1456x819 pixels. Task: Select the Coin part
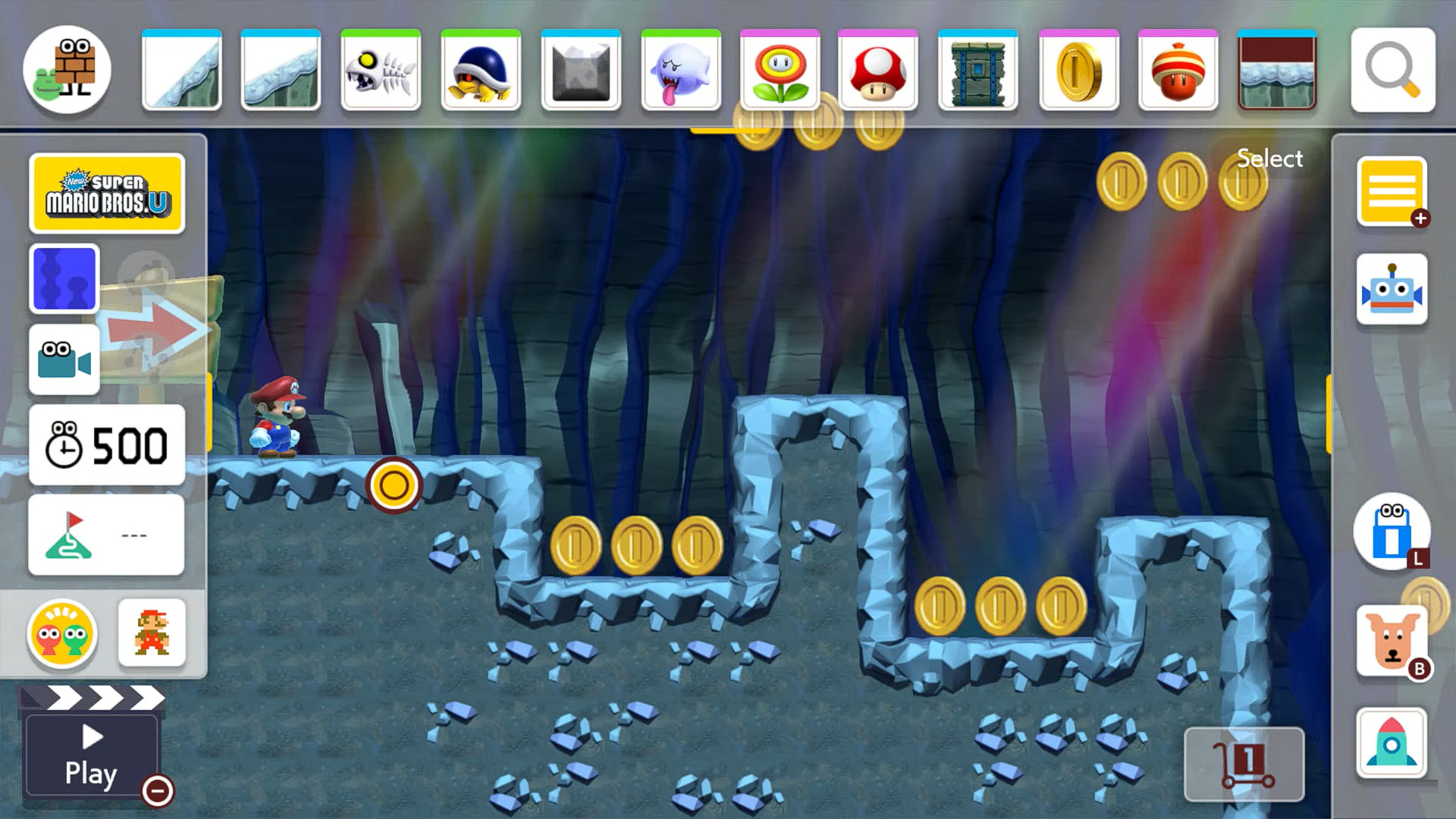pos(1079,70)
